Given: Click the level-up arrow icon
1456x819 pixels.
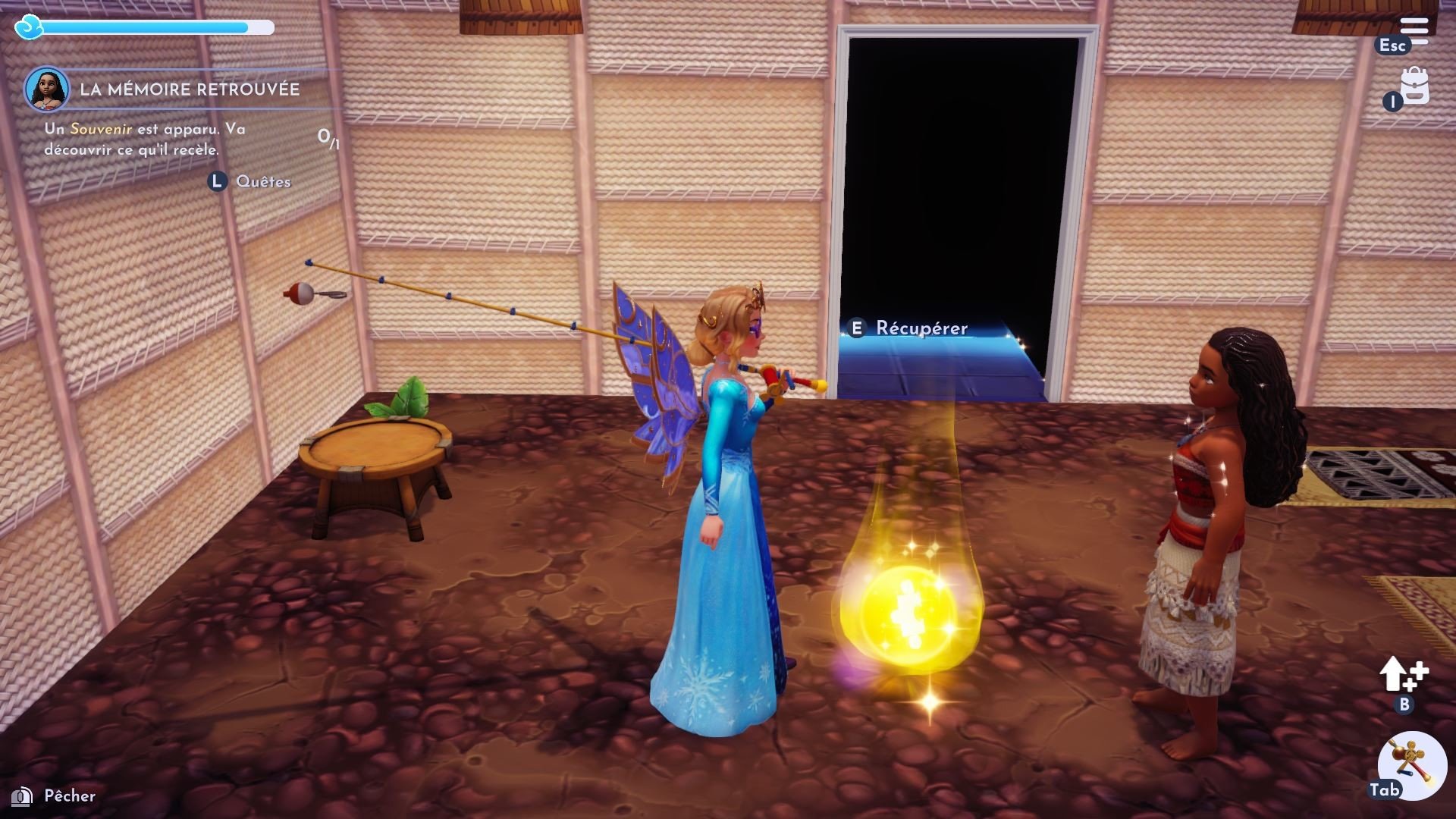Looking at the screenshot, I should pos(1402,674).
